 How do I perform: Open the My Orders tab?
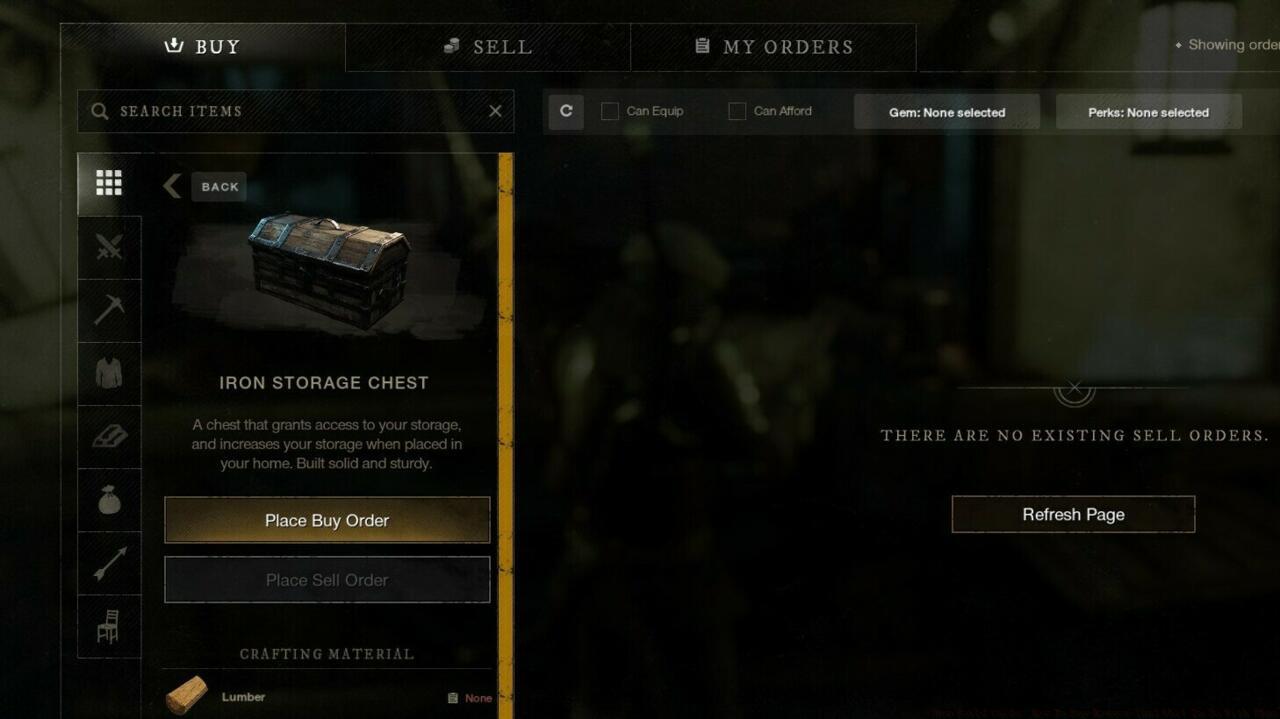(773, 47)
